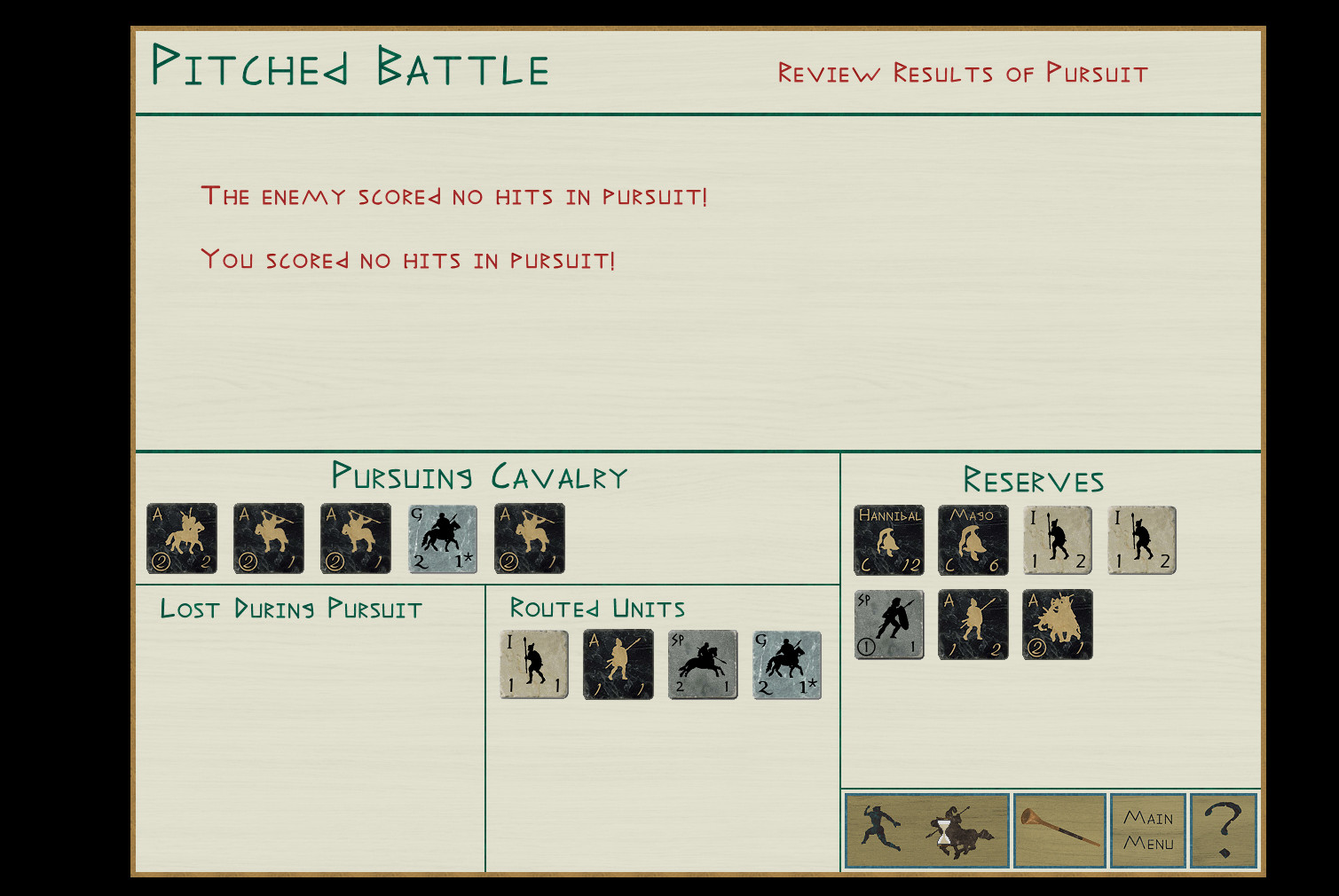This screenshot has height=896, width=1339.
Task: Select the Mago leader tile
Action: click(x=973, y=540)
